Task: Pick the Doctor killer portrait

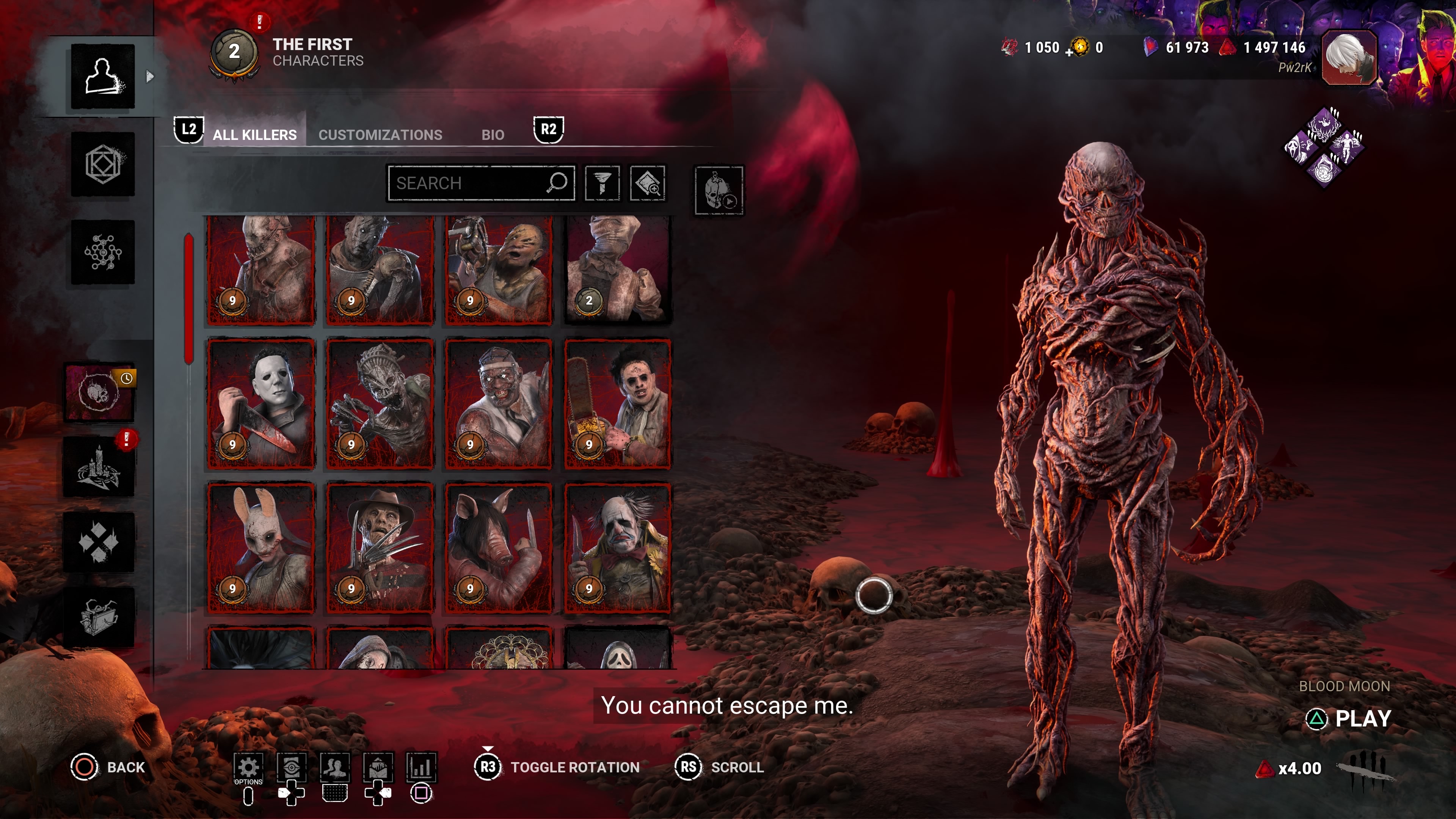Action: [x=499, y=404]
